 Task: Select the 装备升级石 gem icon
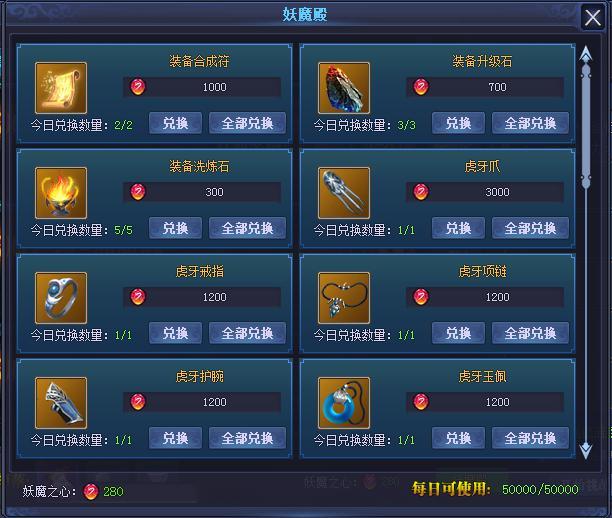coord(344,88)
